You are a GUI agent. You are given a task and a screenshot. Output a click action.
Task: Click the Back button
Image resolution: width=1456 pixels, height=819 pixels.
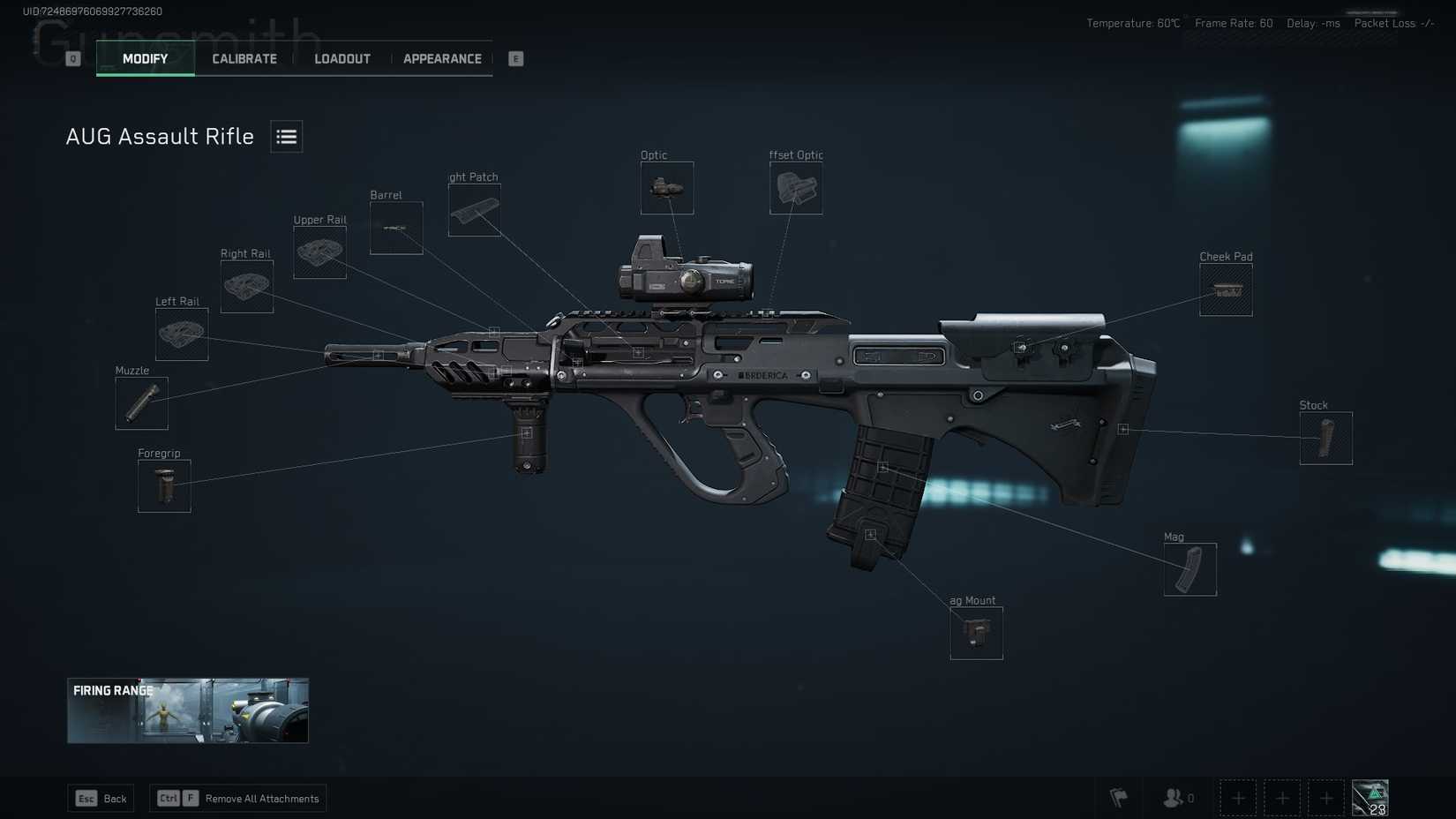(x=101, y=798)
